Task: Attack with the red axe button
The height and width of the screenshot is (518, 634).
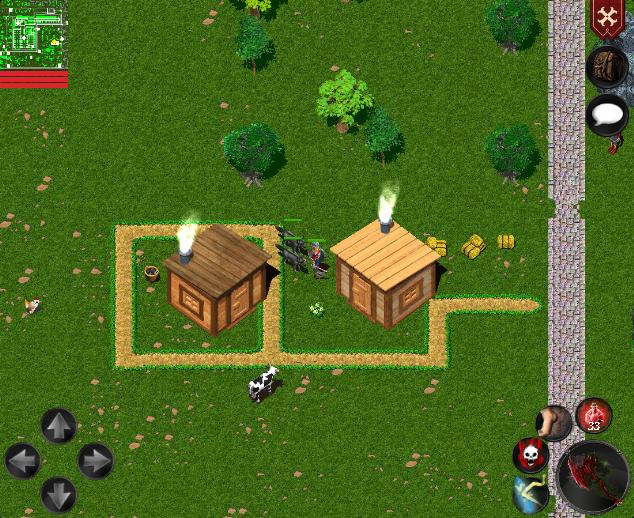Action: pos(594,478)
